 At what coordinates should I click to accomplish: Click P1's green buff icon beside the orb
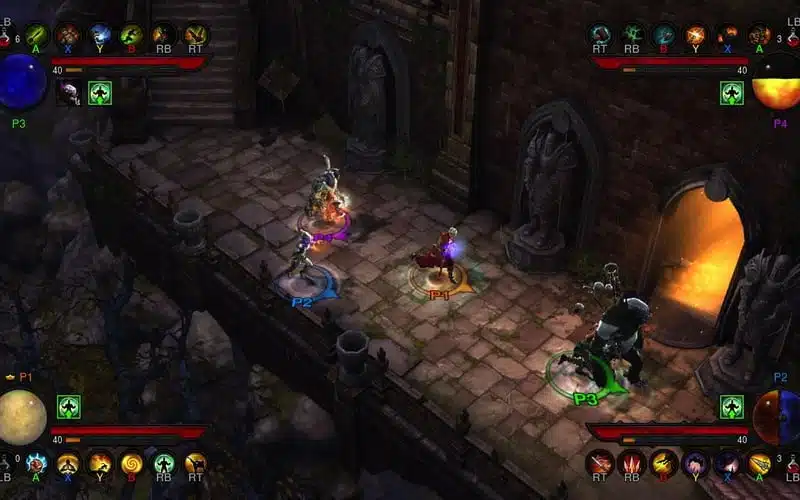(69, 407)
